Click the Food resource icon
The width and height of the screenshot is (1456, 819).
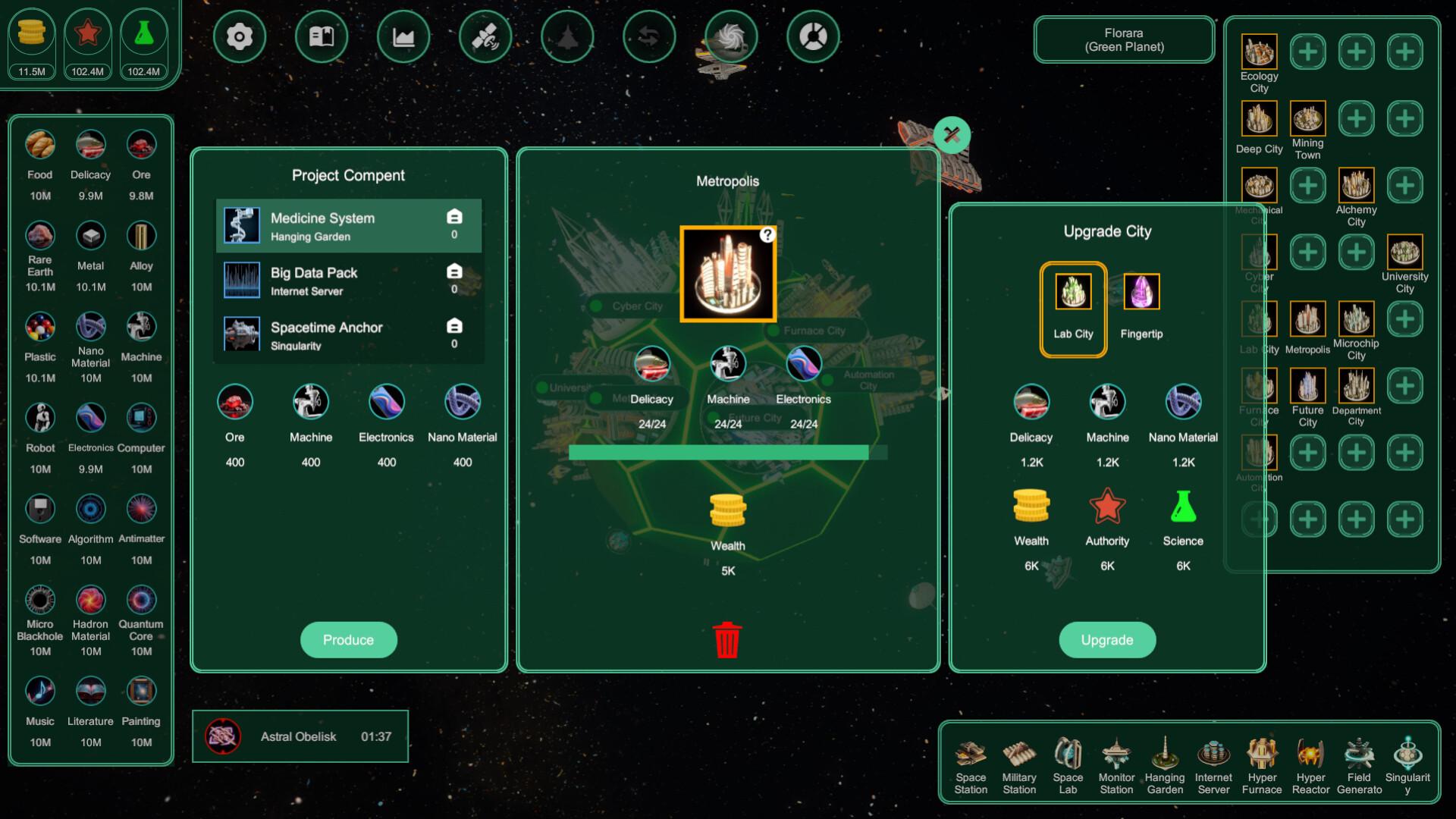pyautogui.click(x=39, y=144)
